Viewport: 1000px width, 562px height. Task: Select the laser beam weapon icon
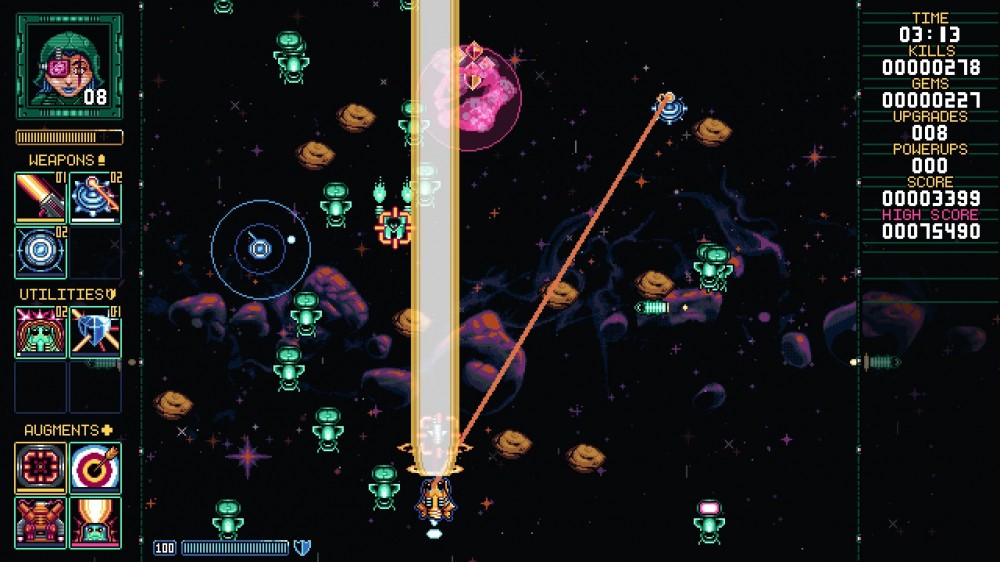coord(41,197)
